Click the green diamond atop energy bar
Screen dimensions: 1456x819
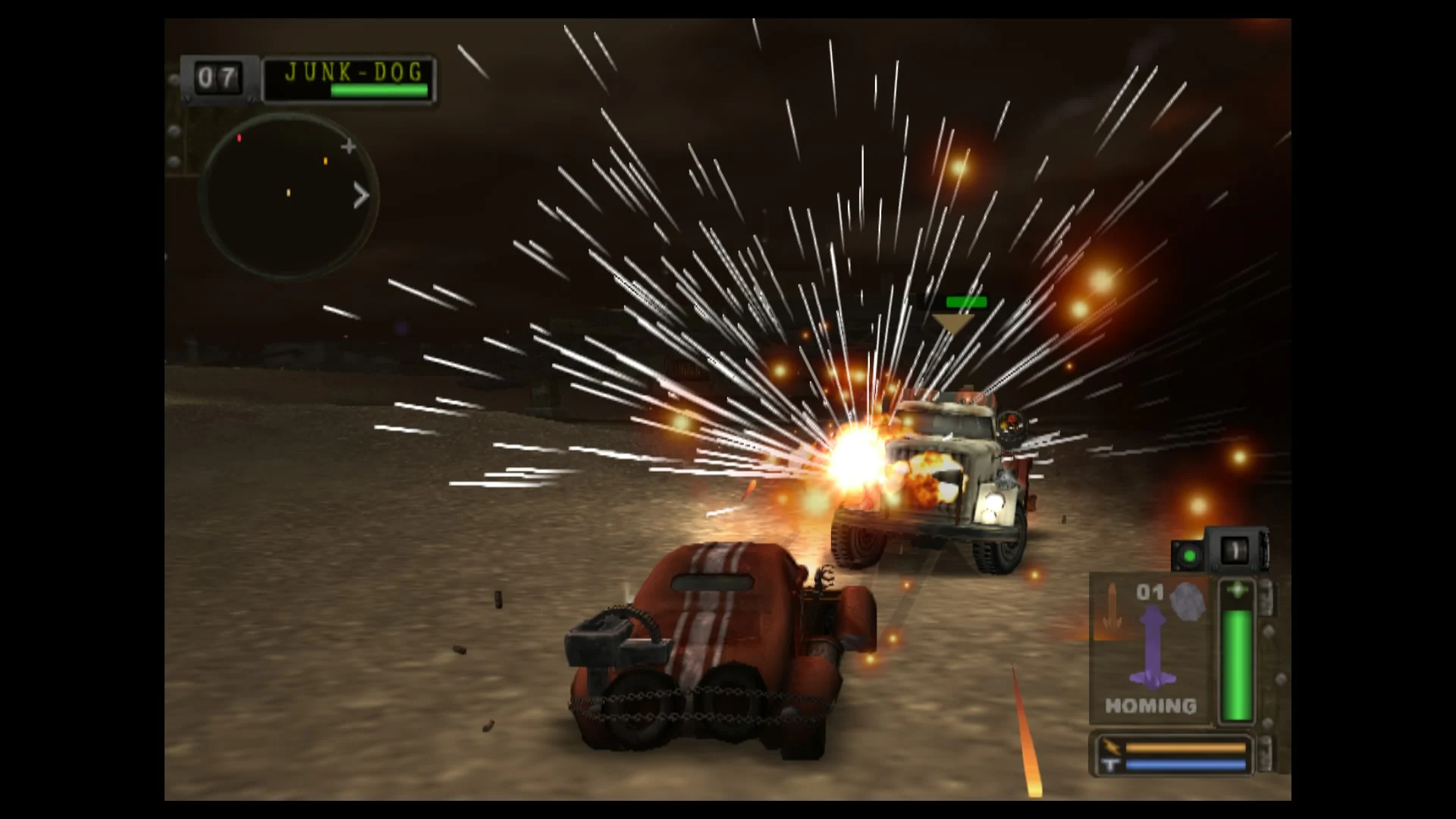coord(1238,588)
